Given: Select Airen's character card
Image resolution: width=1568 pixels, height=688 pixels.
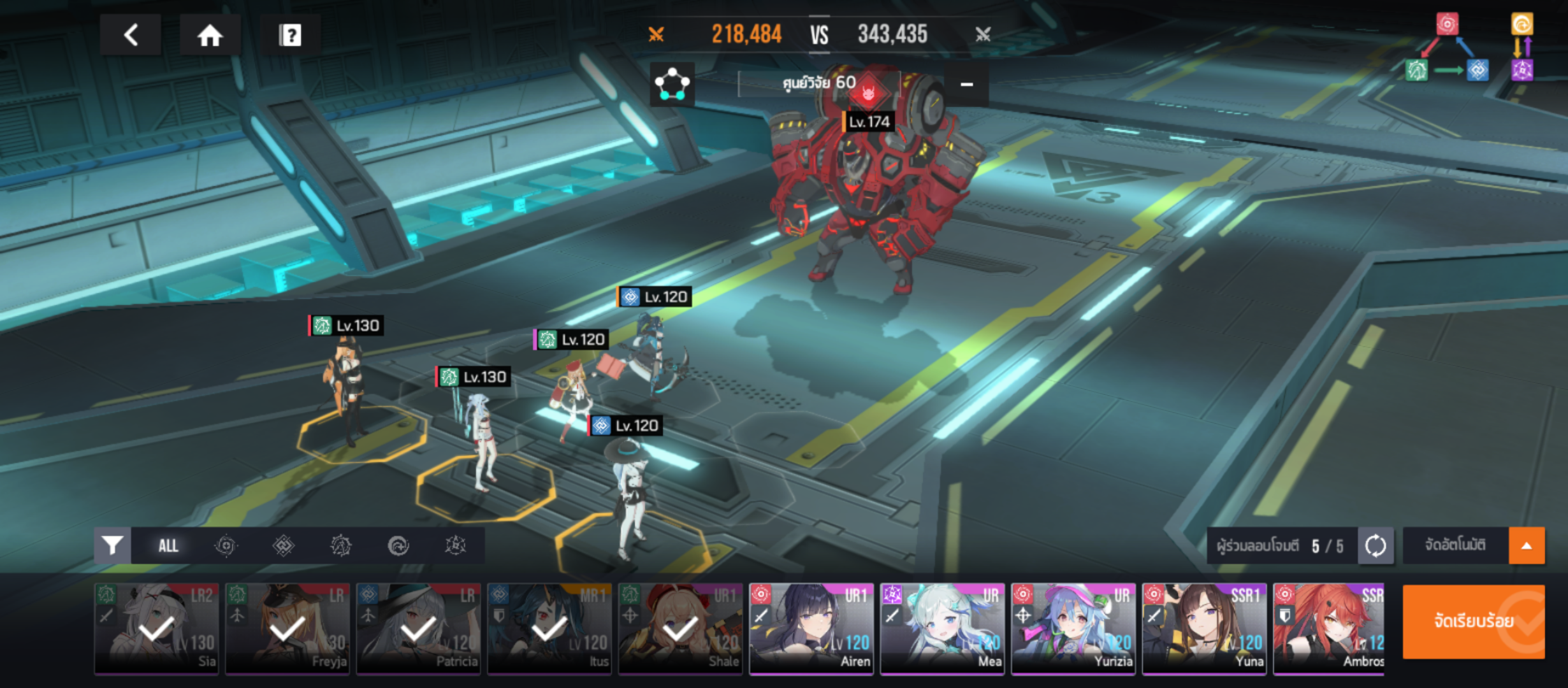Looking at the screenshot, I should [811, 628].
